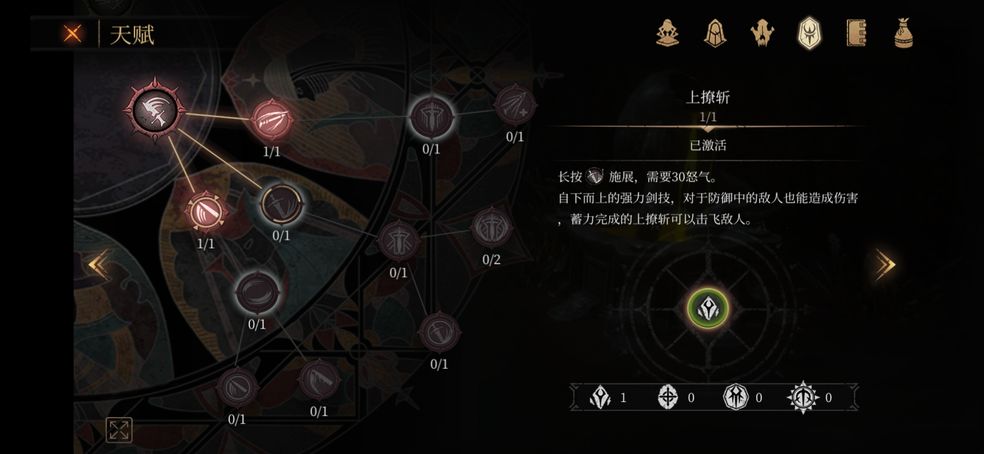The height and width of the screenshot is (454, 984).
Task: Open the chess-piece statue menu icon
Action: pos(668,33)
